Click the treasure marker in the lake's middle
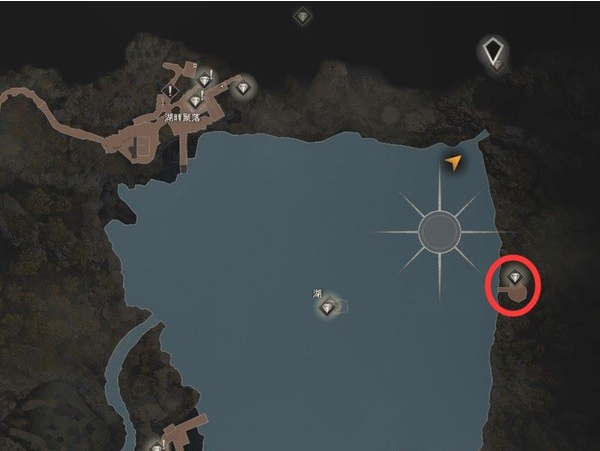This screenshot has height=451, width=600. pyautogui.click(x=328, y=307)
